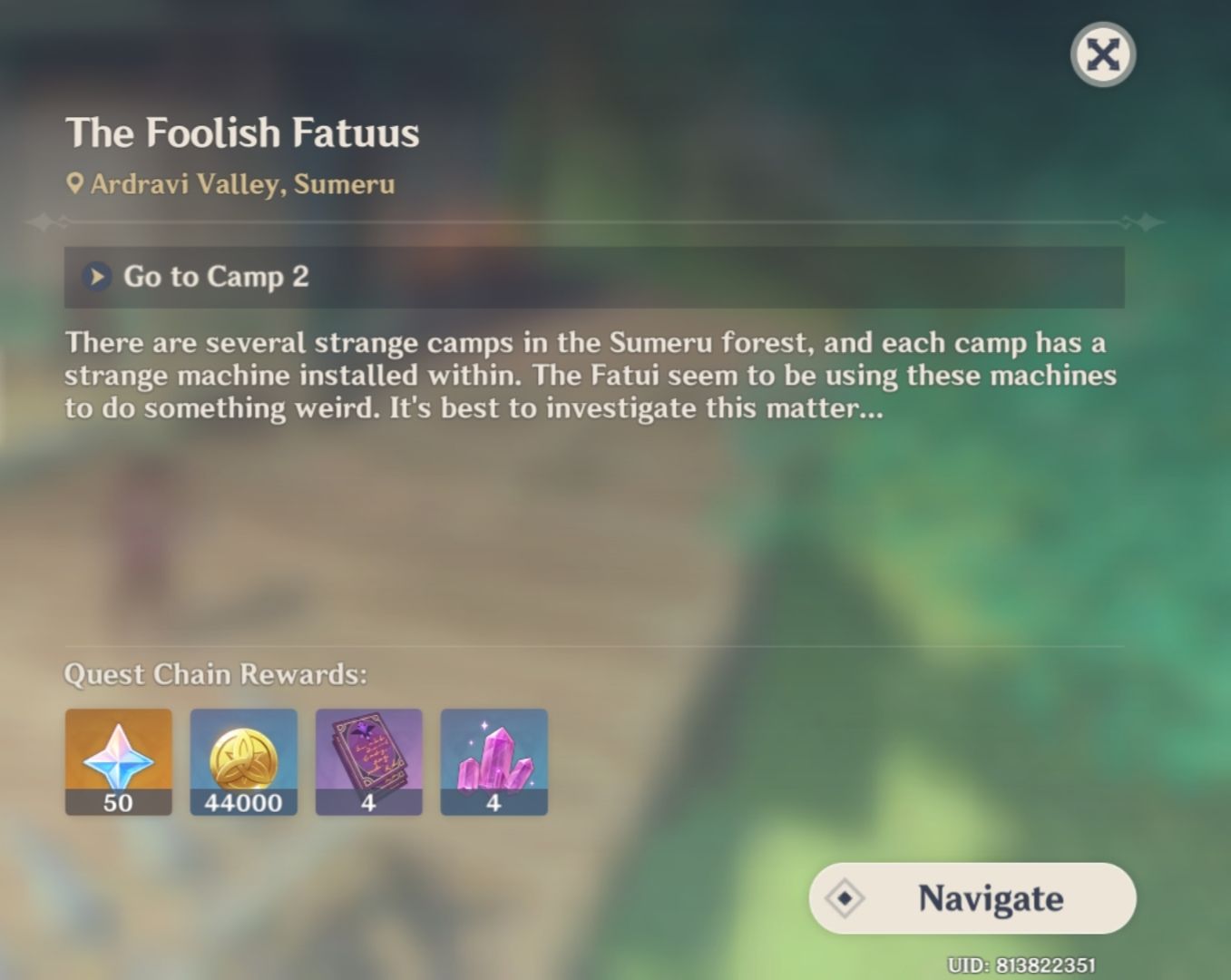Click the location pin icon beside Ardravi Valley

coord(76,183)
